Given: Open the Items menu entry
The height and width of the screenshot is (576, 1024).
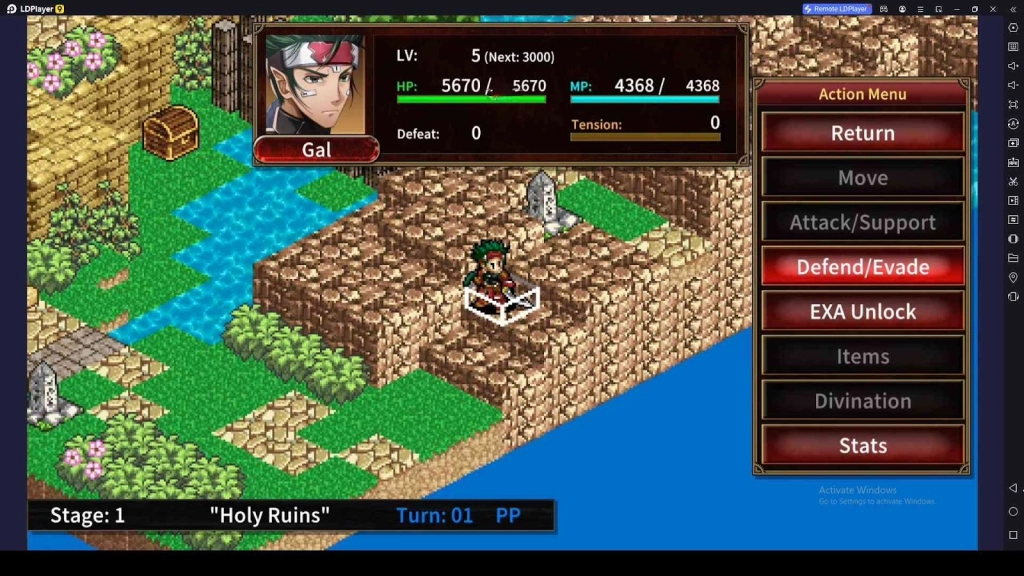Looking at the screenshot, I should [862, 356].
